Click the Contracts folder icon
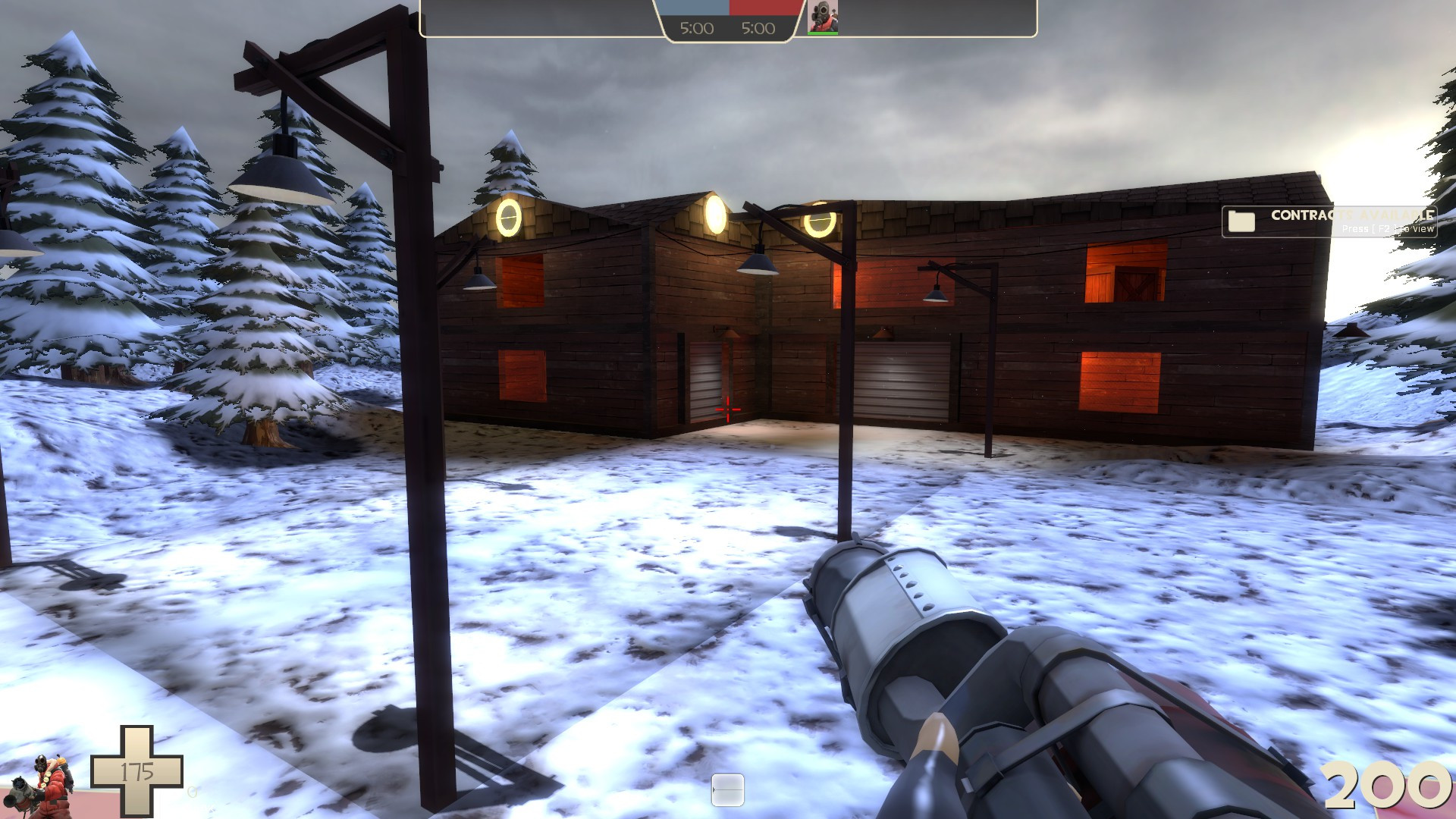This screenshot has width=1456, height=819. [1241, 221]
